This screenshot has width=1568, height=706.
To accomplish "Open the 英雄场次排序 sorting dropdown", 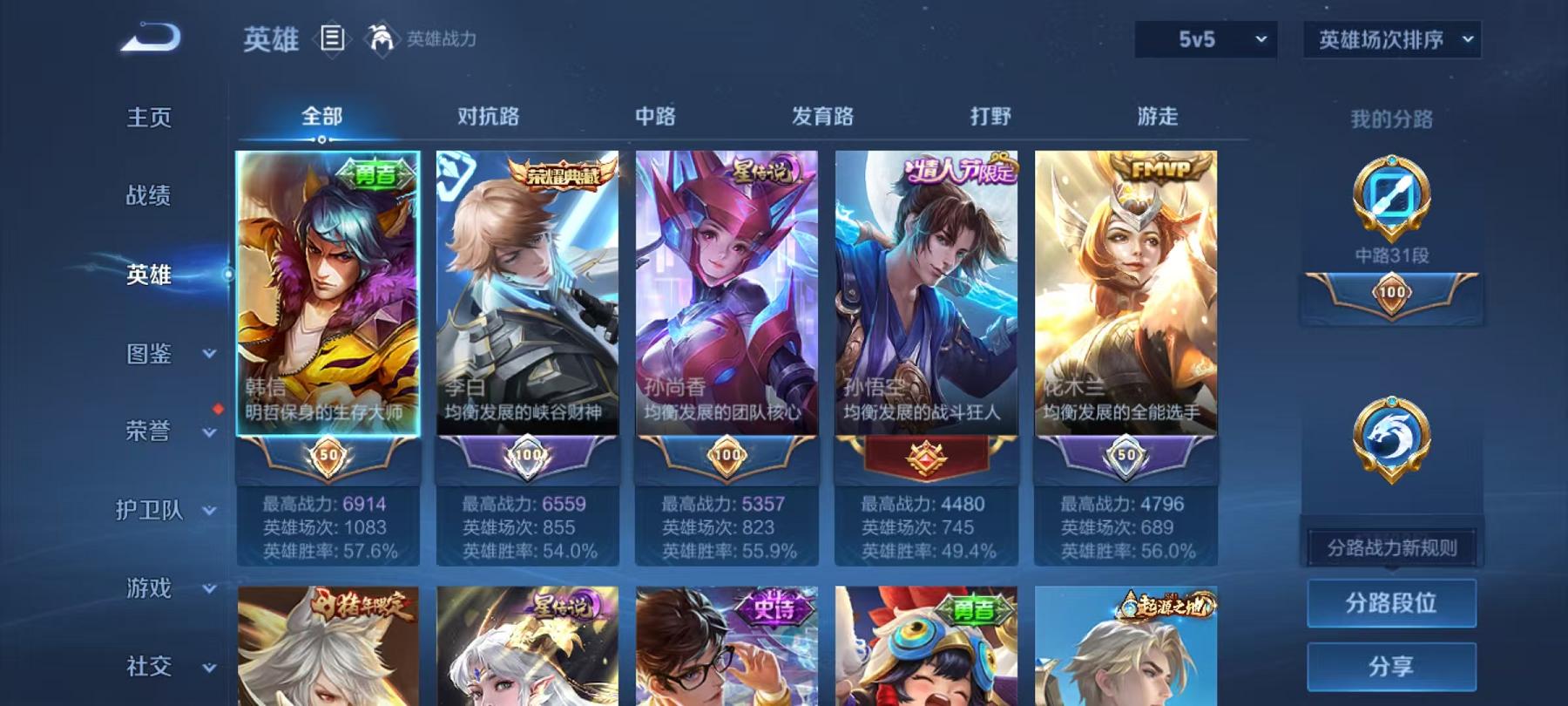I will click(1391, 38).
